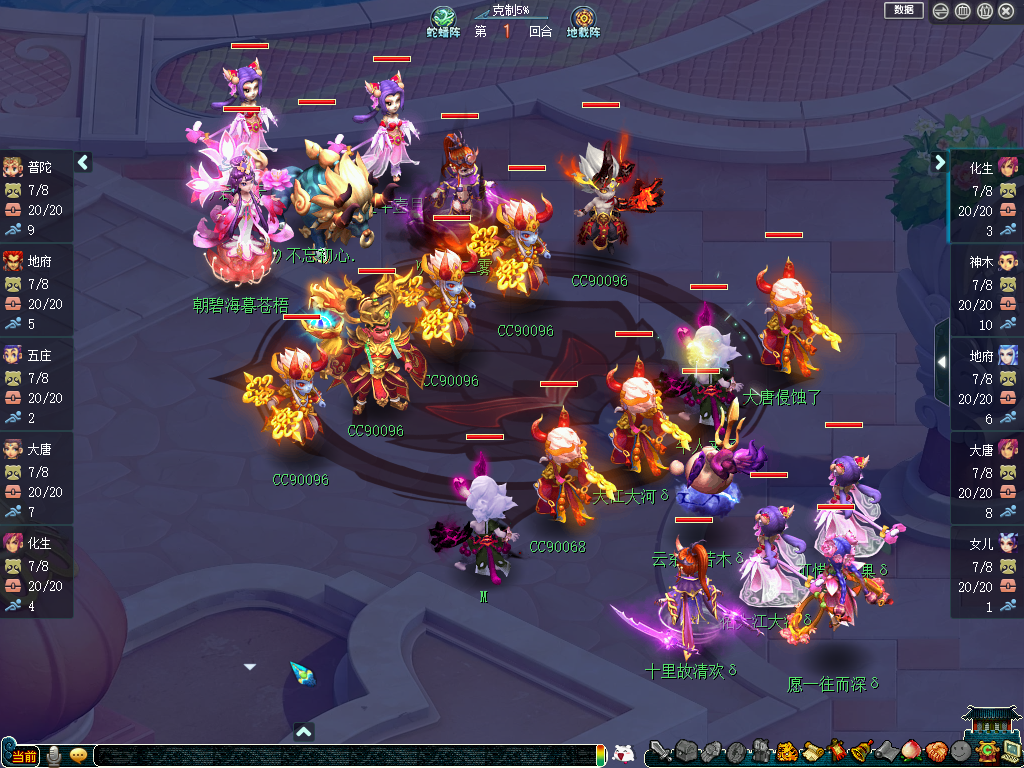Toggle the 位 position display button
The height and width of the screenshot is (768, 1024).
(x=984, y=11)
